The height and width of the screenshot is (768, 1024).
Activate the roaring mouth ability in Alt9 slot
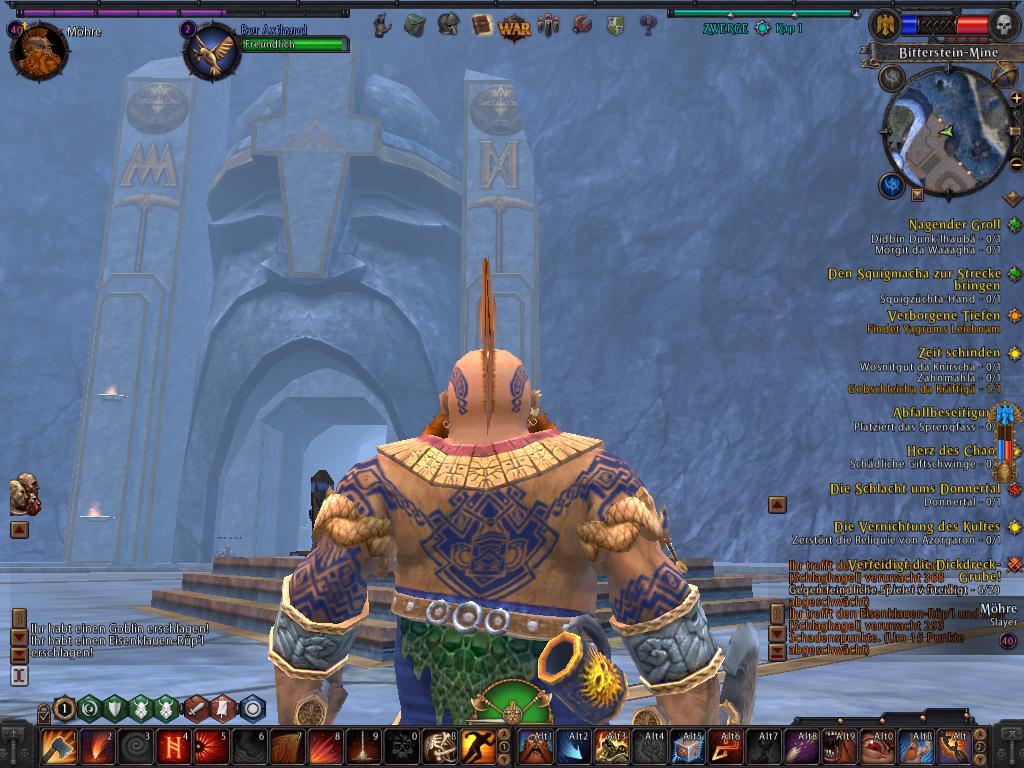[x=840, y=746]
